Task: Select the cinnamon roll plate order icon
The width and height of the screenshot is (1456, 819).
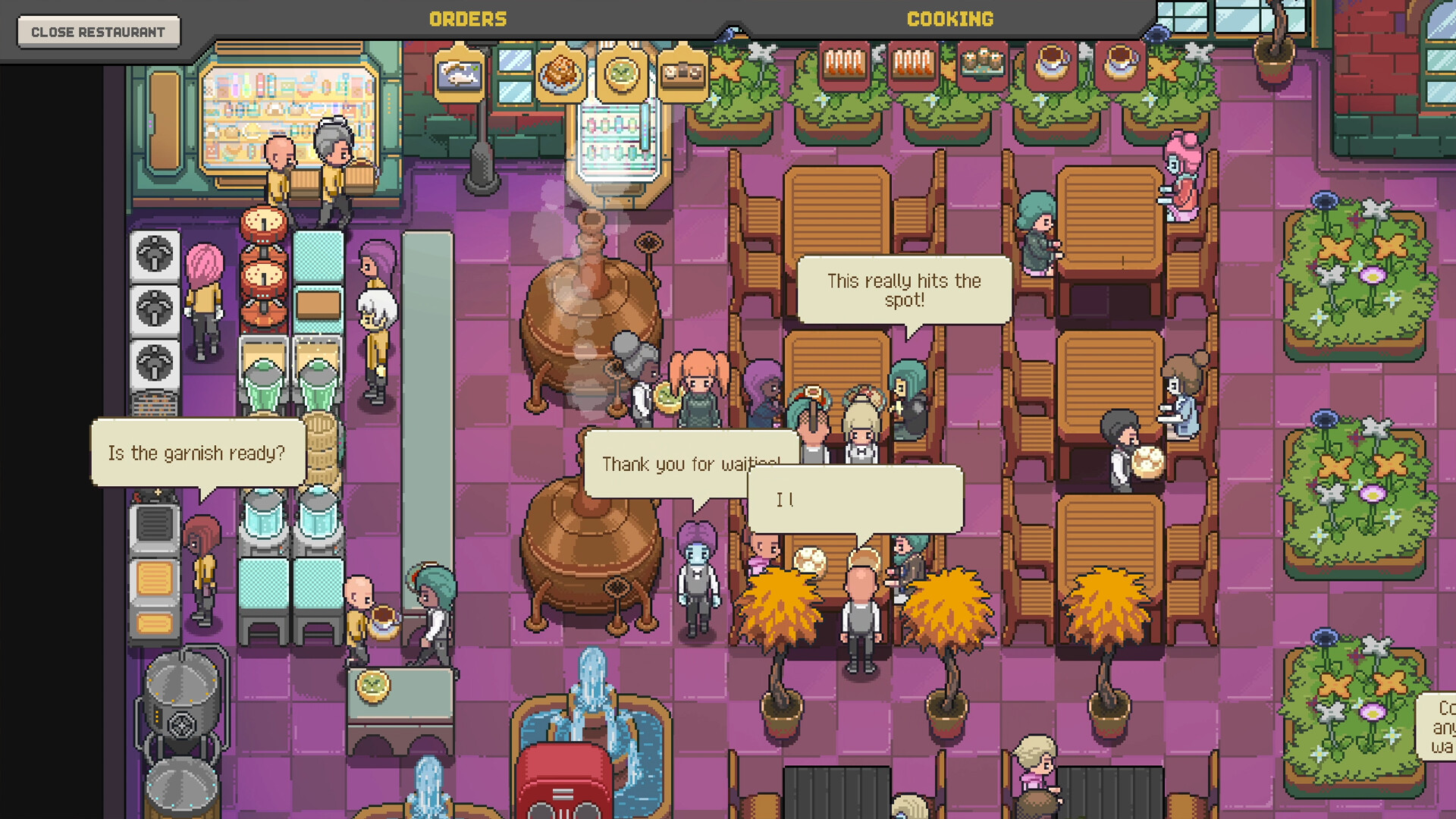Action: [560, 74]
